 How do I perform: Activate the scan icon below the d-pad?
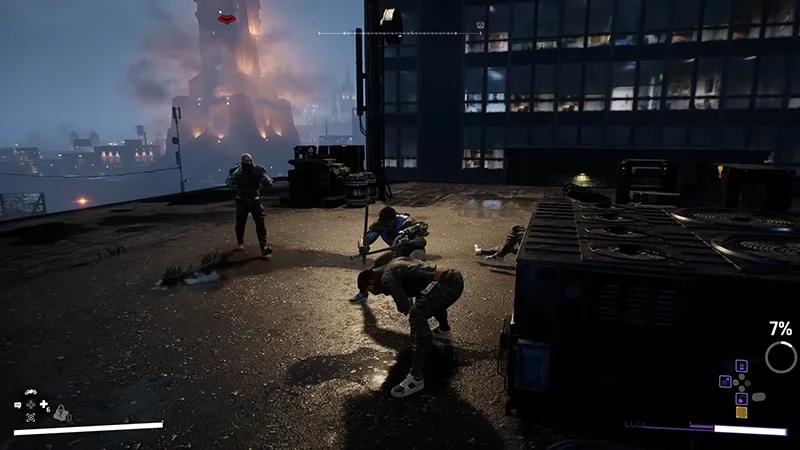[x=31, y=416]
